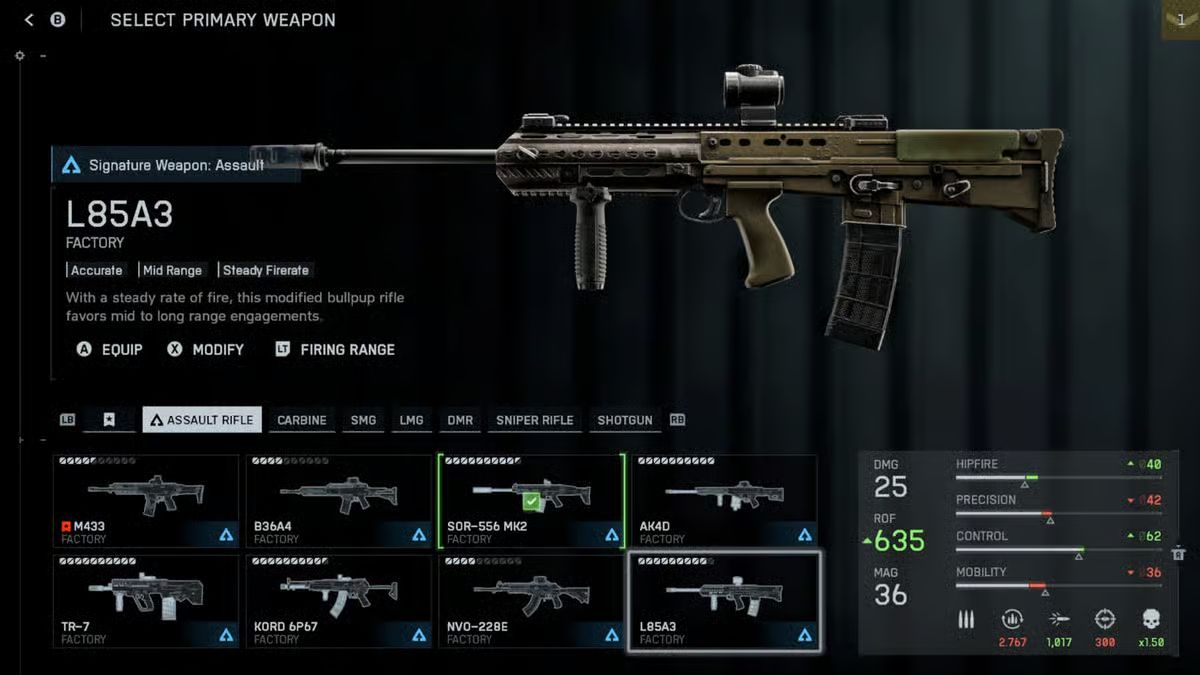Open Modify for the L85A3
Image resolution: width=1200 pixels, height=675 pixels.
[x=206, y=350]
